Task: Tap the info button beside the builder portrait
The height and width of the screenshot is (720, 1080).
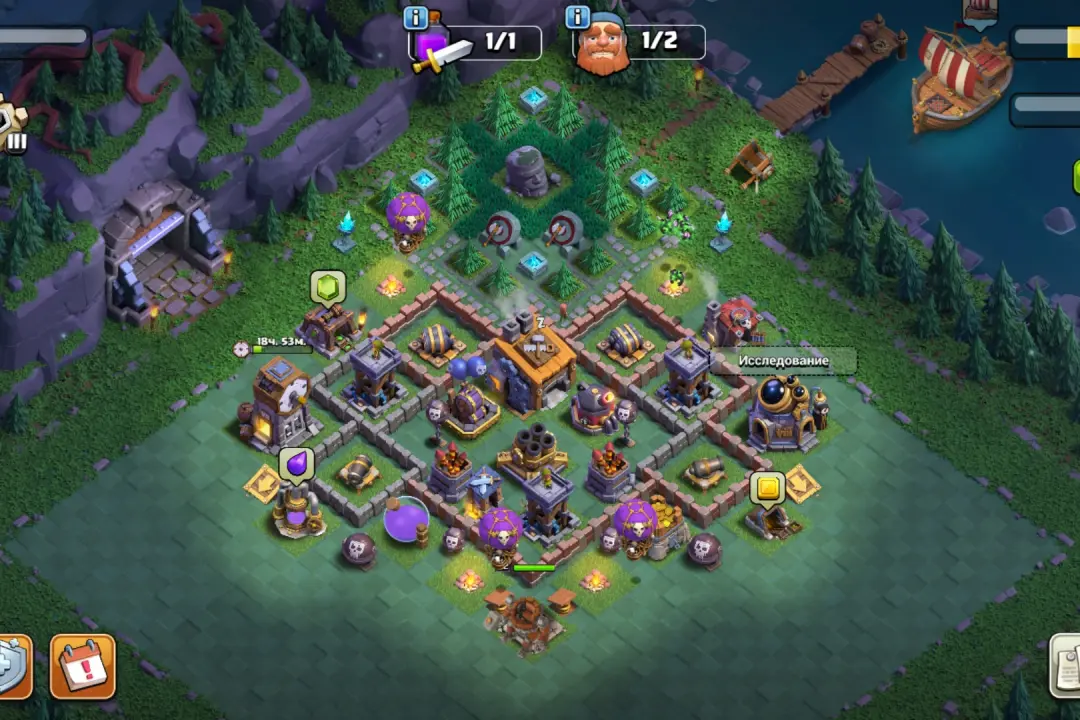Action: click(x=577, y=17)
